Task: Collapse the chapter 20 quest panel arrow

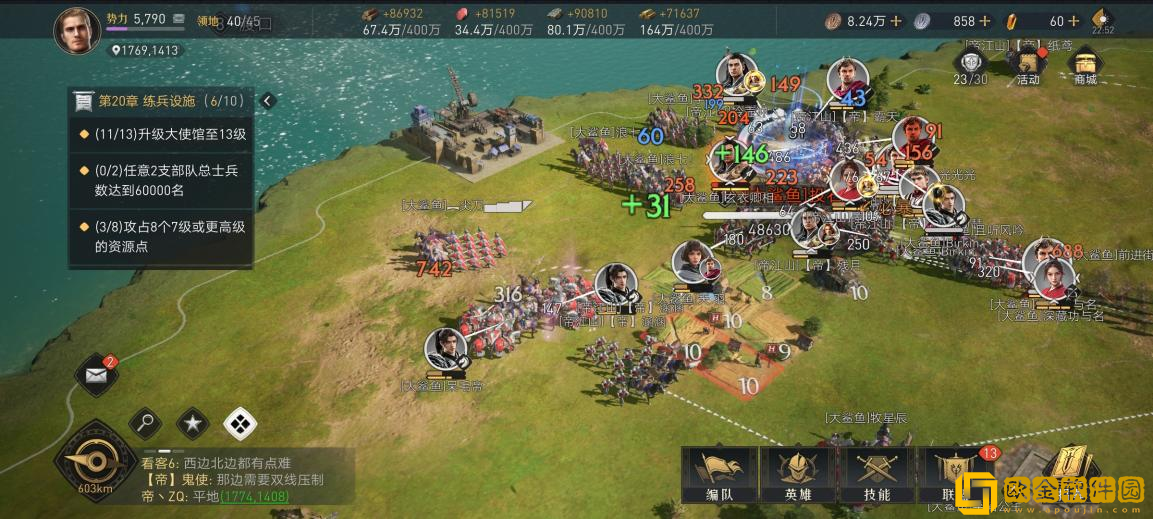Action: (x=267, y=101)
